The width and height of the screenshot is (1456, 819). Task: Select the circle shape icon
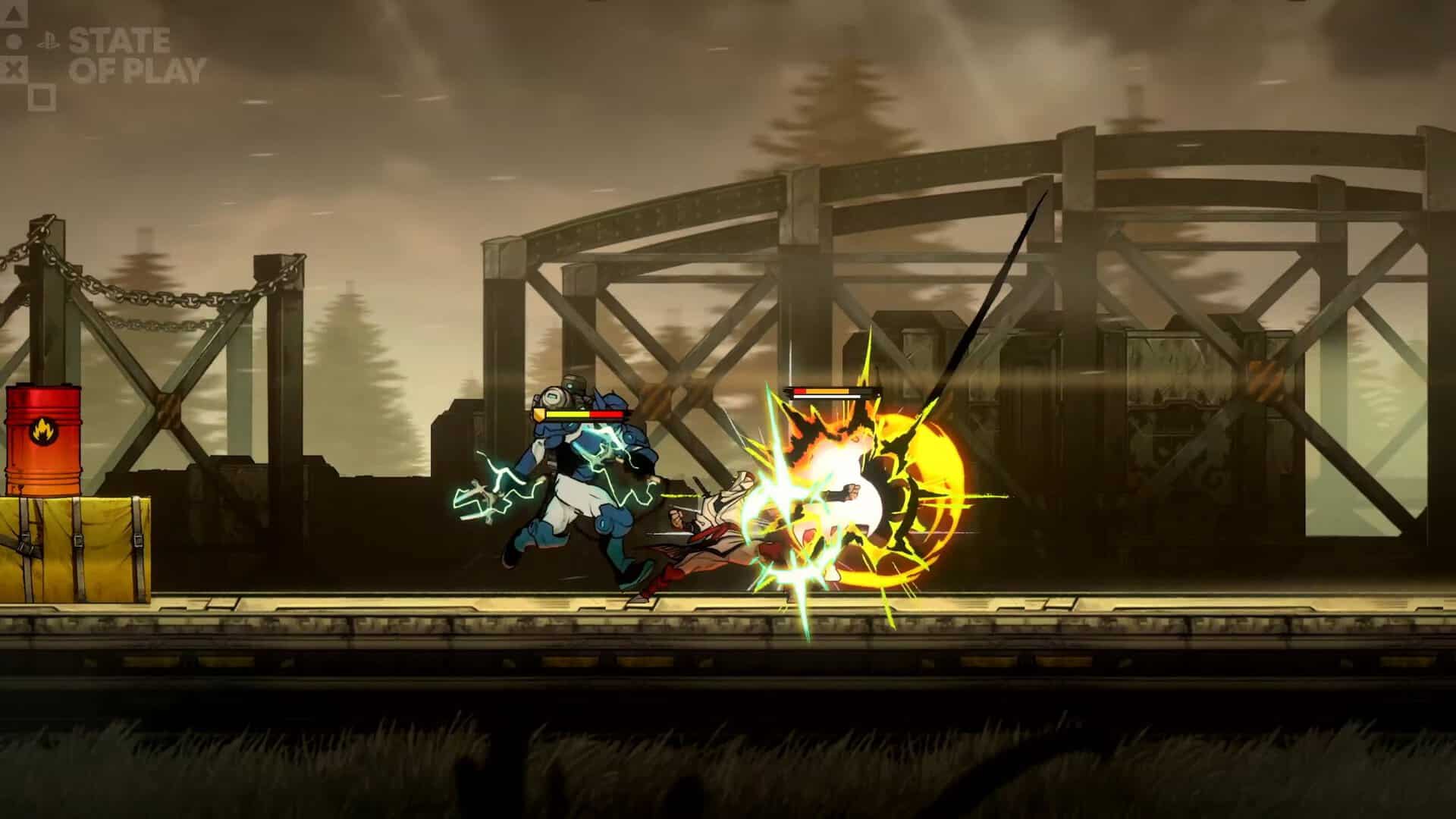(14, 42)
